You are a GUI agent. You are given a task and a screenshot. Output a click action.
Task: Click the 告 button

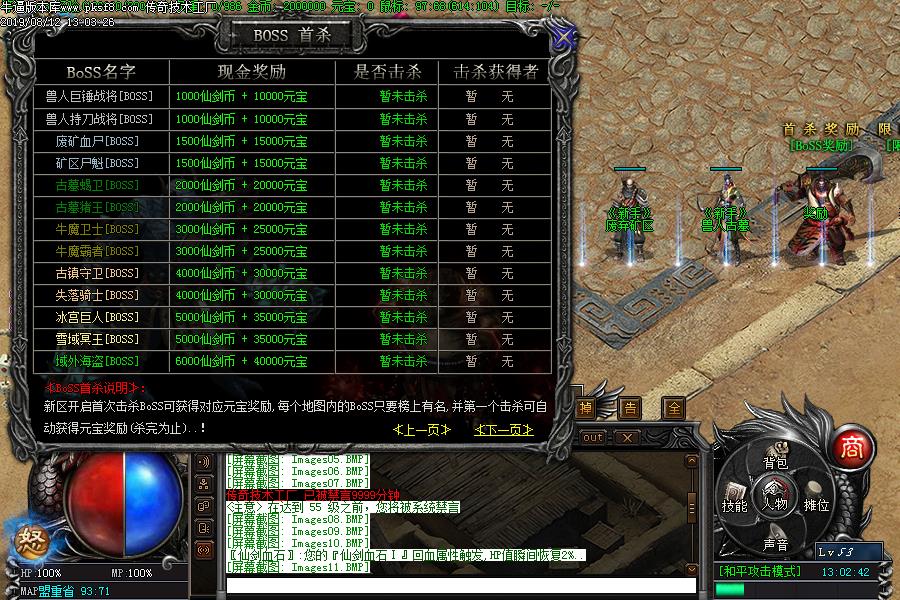[630, 408]
